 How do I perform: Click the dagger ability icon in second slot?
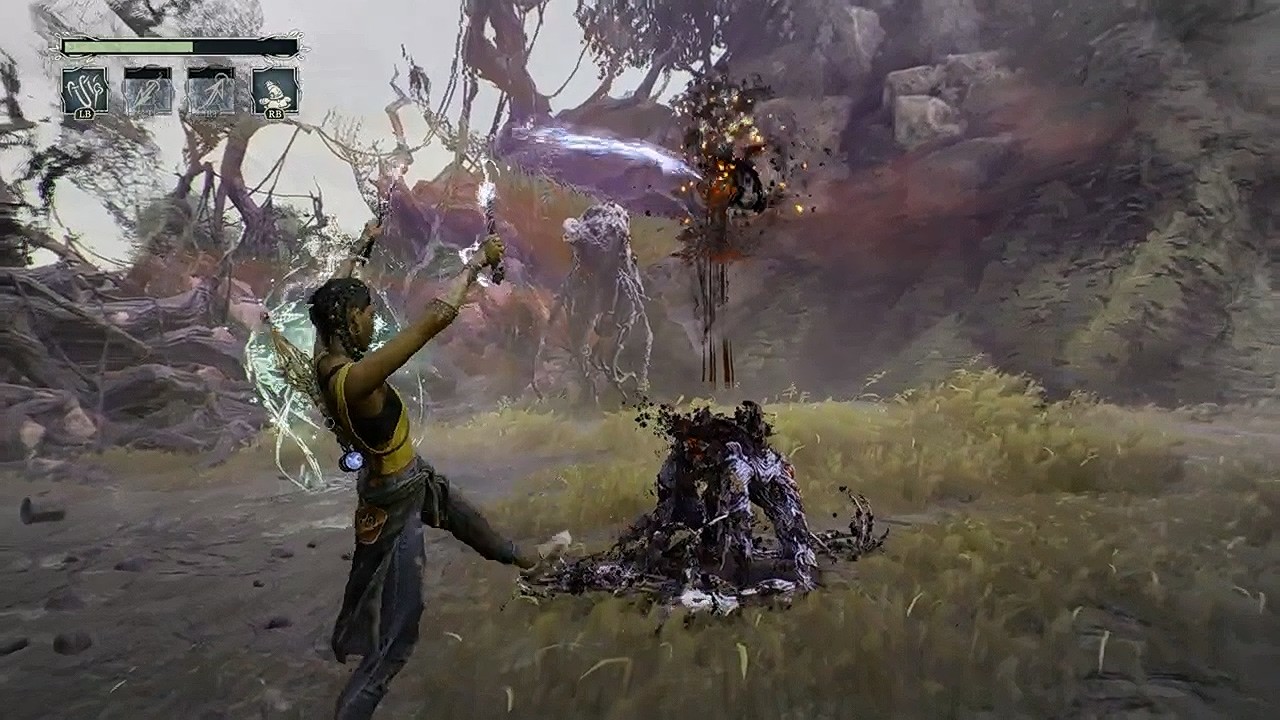[x=146, y=92]
